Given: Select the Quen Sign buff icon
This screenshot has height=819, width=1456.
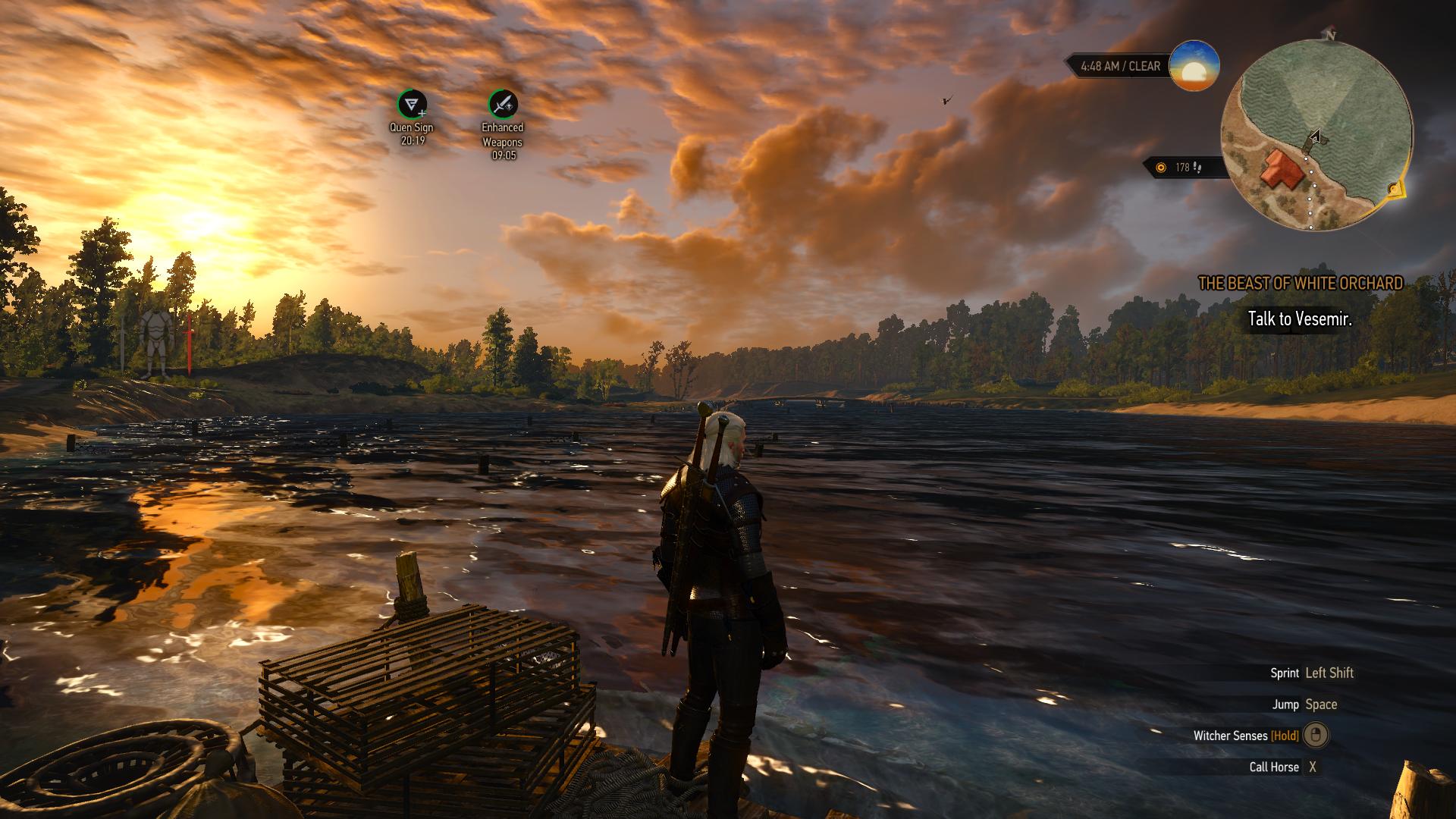Looking at the screenshot, I should (x=412, y=104).
